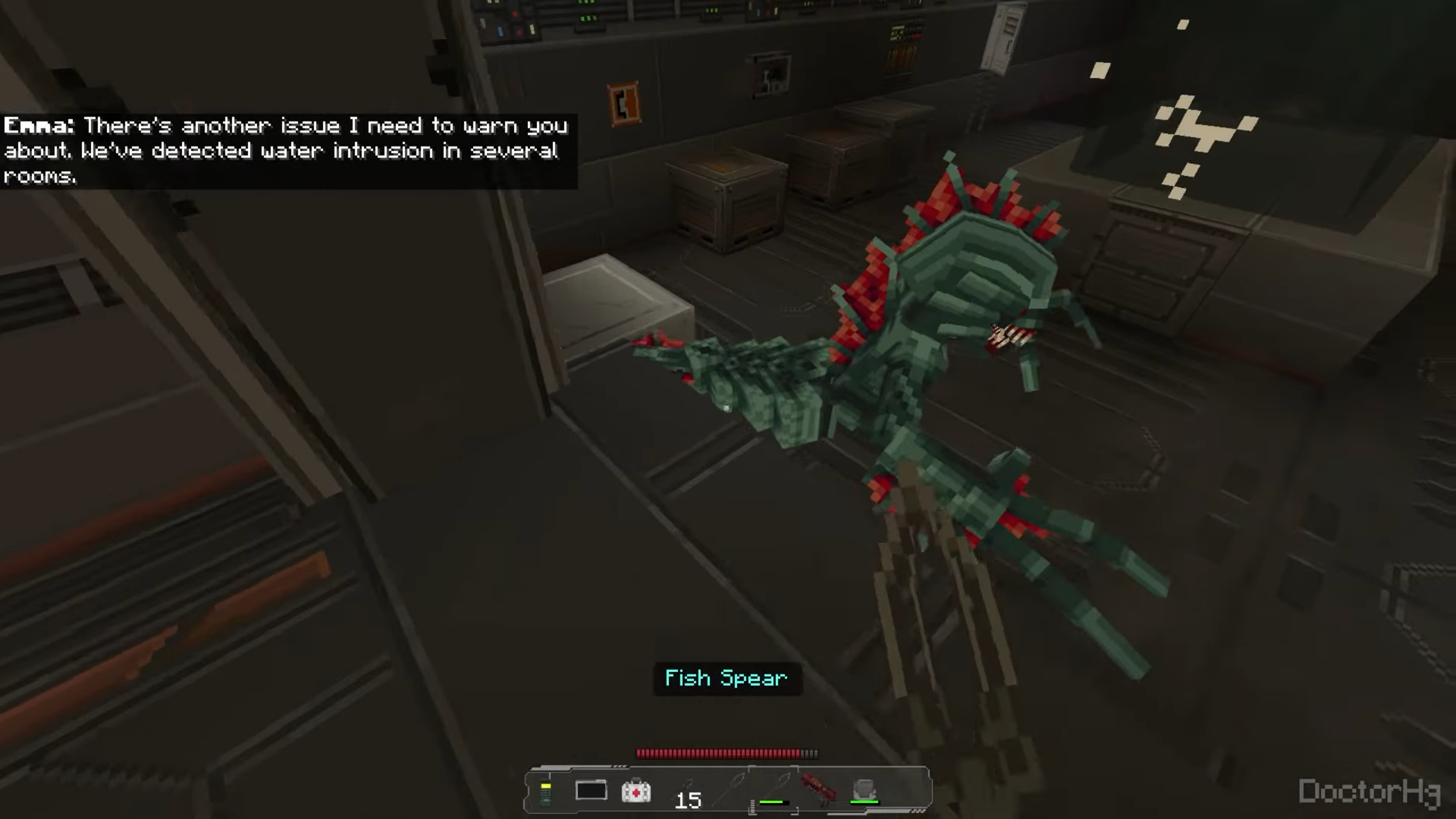
Task: Select the gray helmet hotbar slot
Action: 864,791
